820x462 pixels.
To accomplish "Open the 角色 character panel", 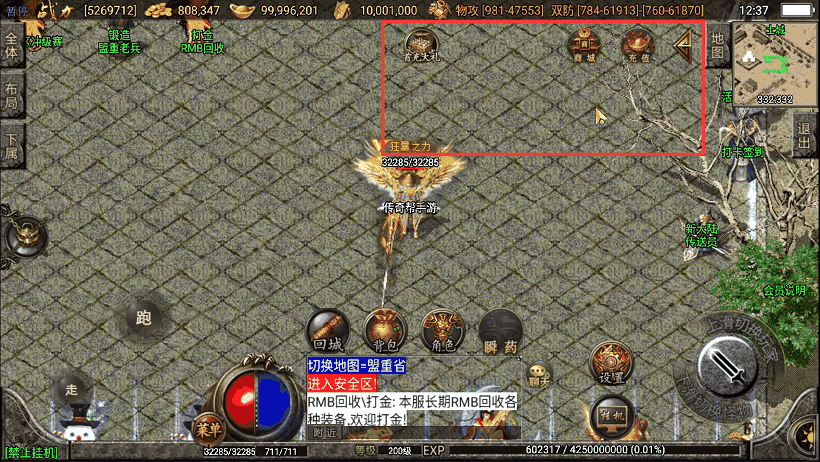I will pos(441,331).
